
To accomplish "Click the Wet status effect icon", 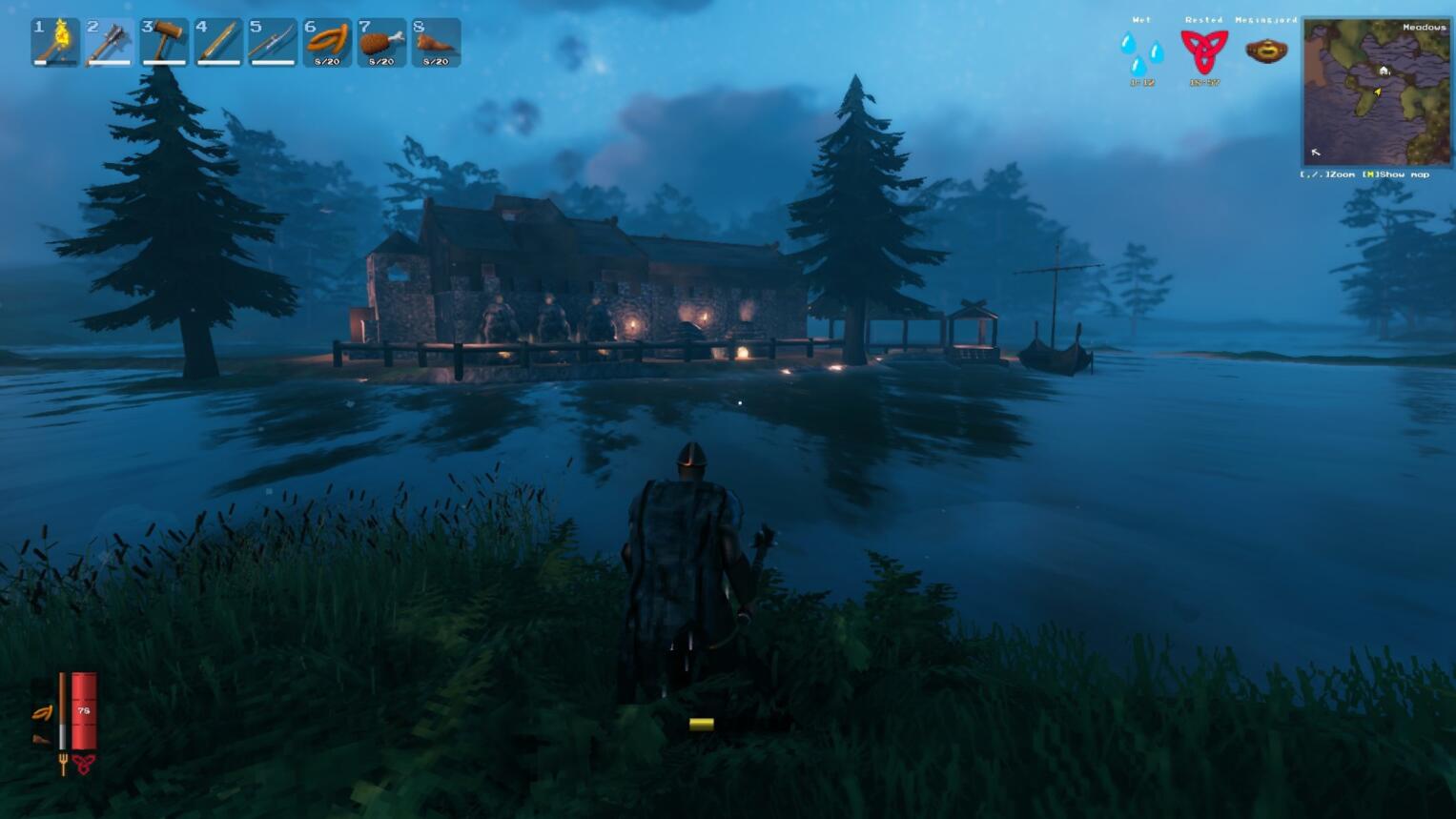I will (x=1141, y=53).
